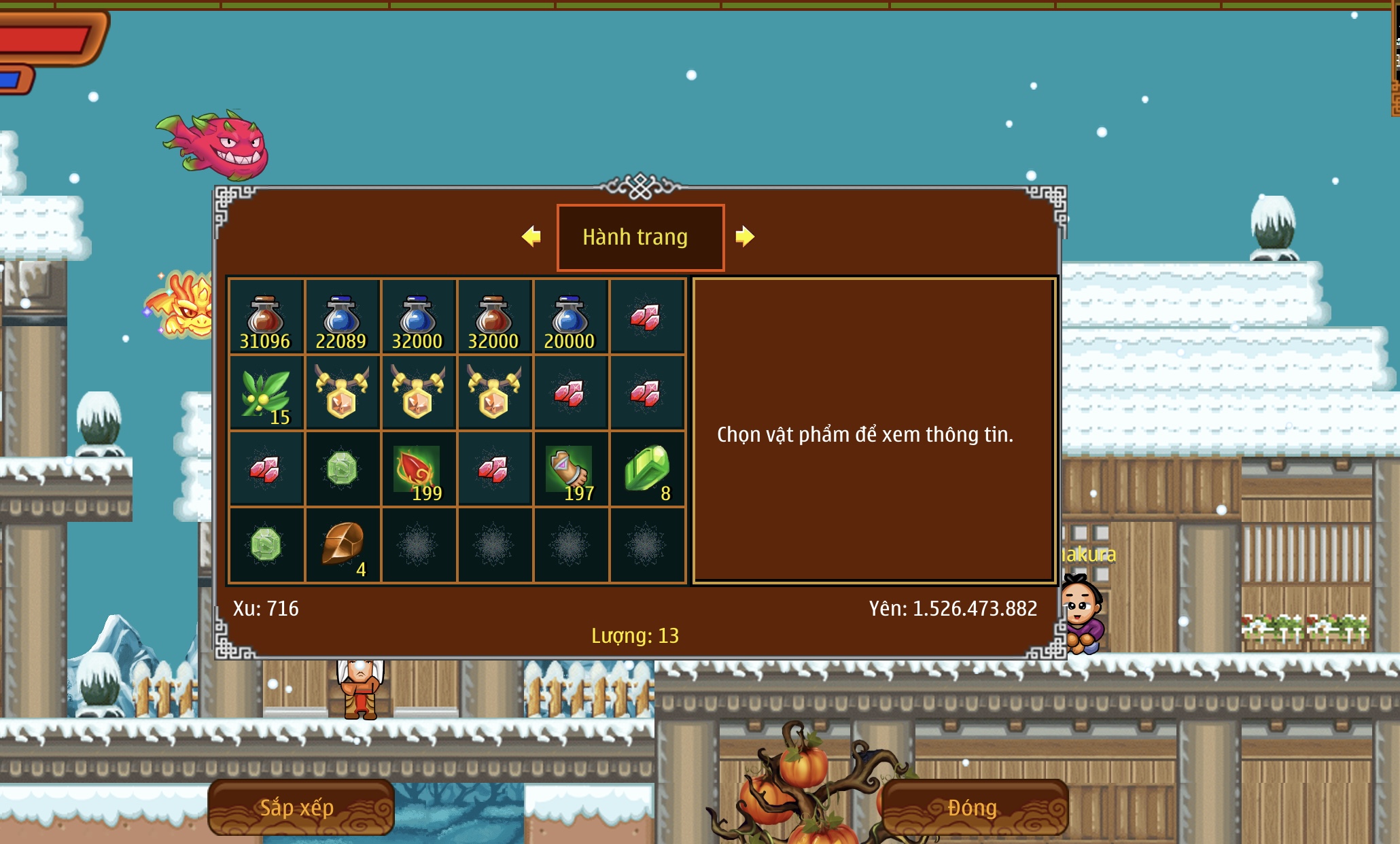Select the green herb stack of 15
The image size is (1400, 844).
(266, 393)
